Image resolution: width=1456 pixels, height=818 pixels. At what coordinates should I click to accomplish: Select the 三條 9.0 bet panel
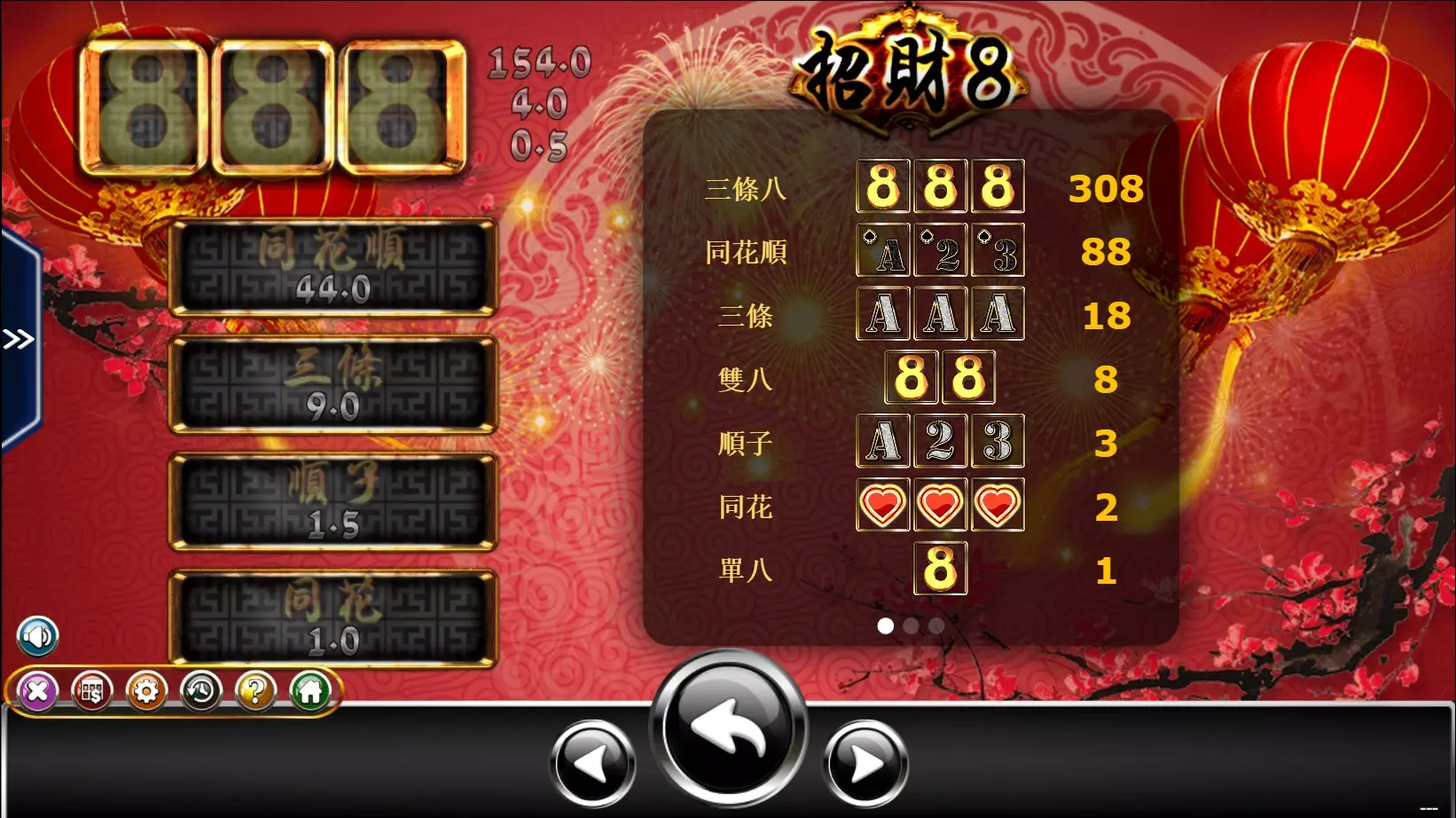point(333,381)
